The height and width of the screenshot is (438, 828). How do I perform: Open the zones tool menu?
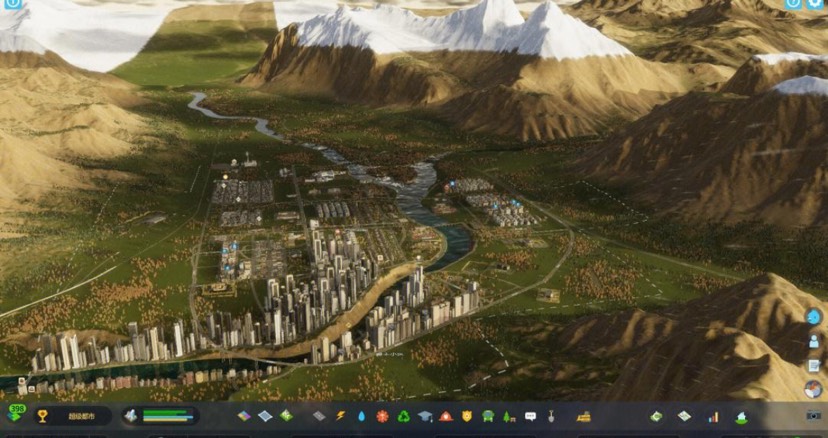pyautogui.click(x=244, y=416)
